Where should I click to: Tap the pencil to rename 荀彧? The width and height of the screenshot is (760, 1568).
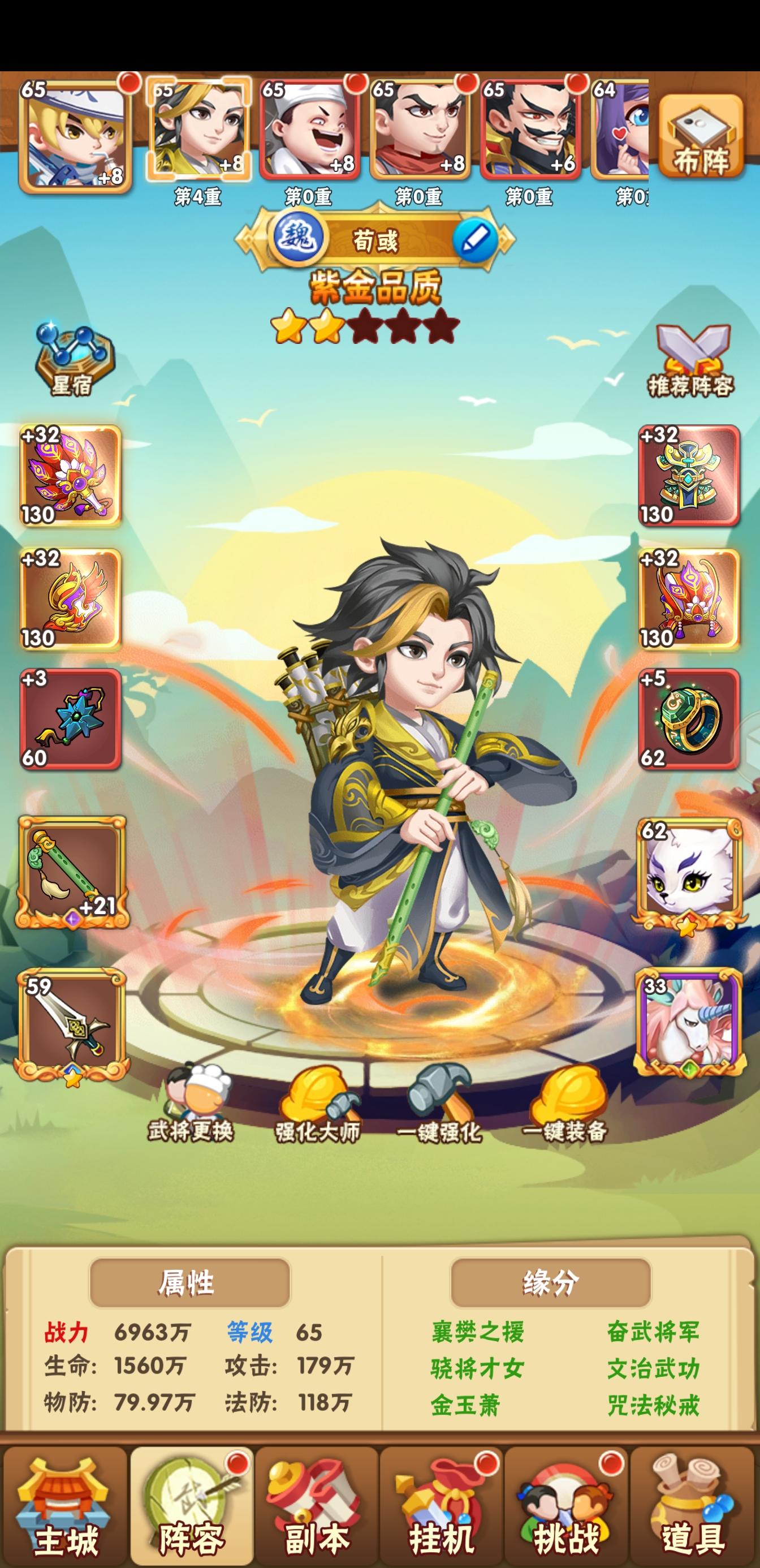[476, 239]
